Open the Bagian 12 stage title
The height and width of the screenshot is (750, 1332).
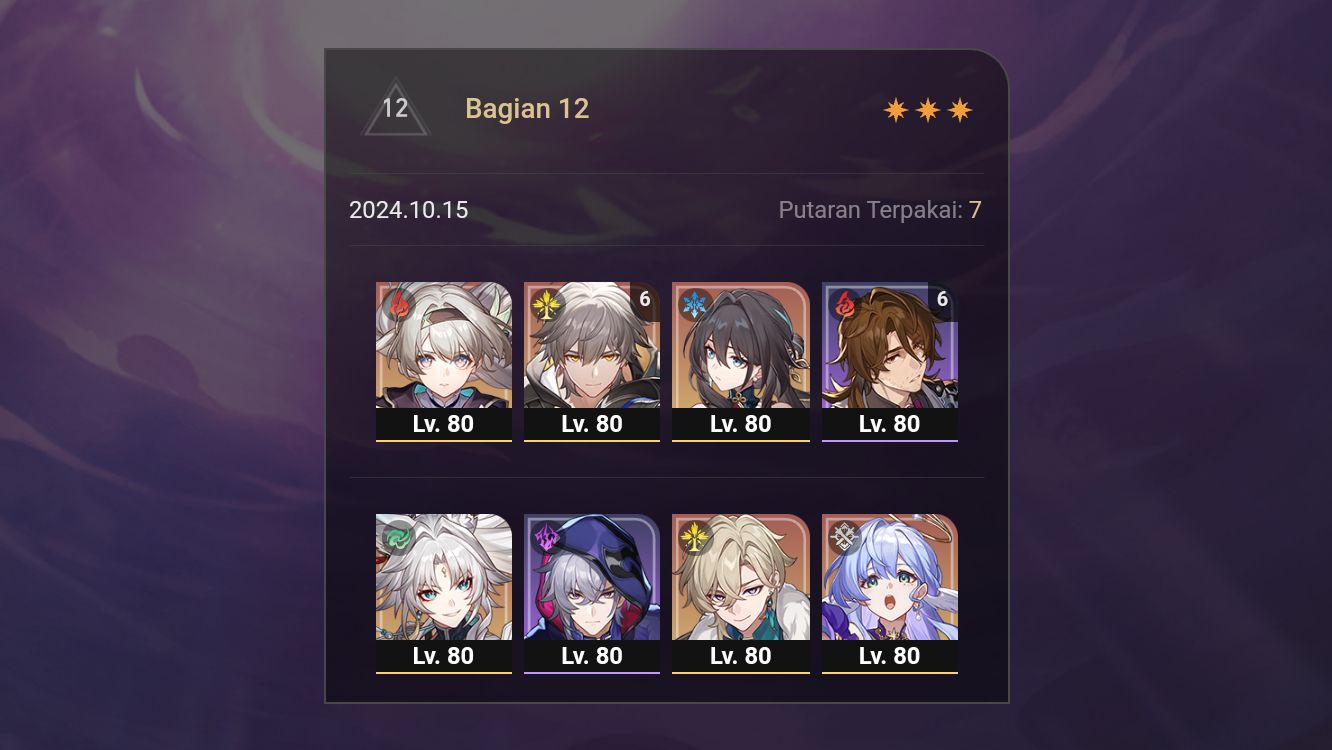point(527,108)
